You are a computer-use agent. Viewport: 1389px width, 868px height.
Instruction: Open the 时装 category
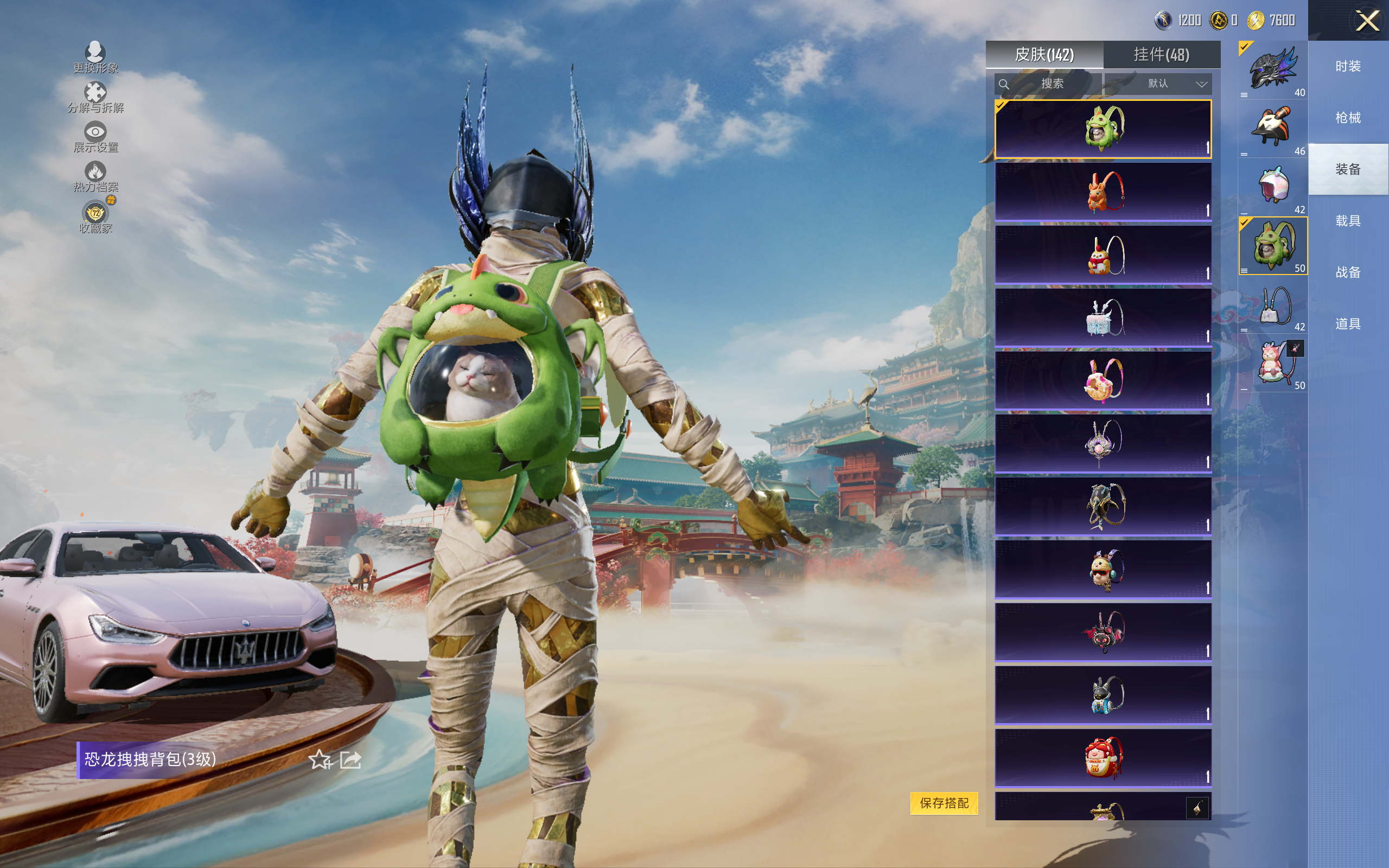tap(1348, 67)
